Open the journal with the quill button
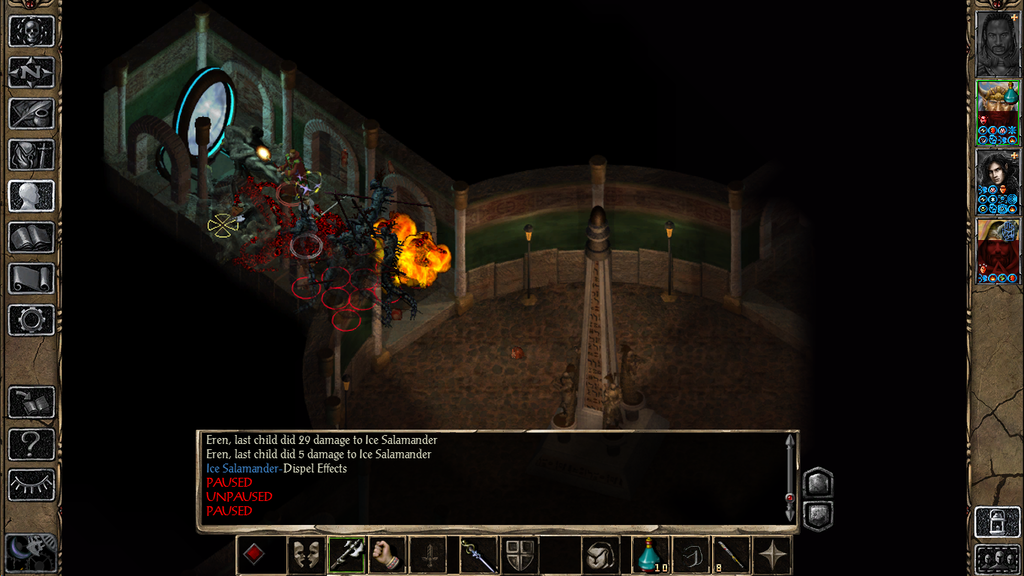 click(31, 113)
